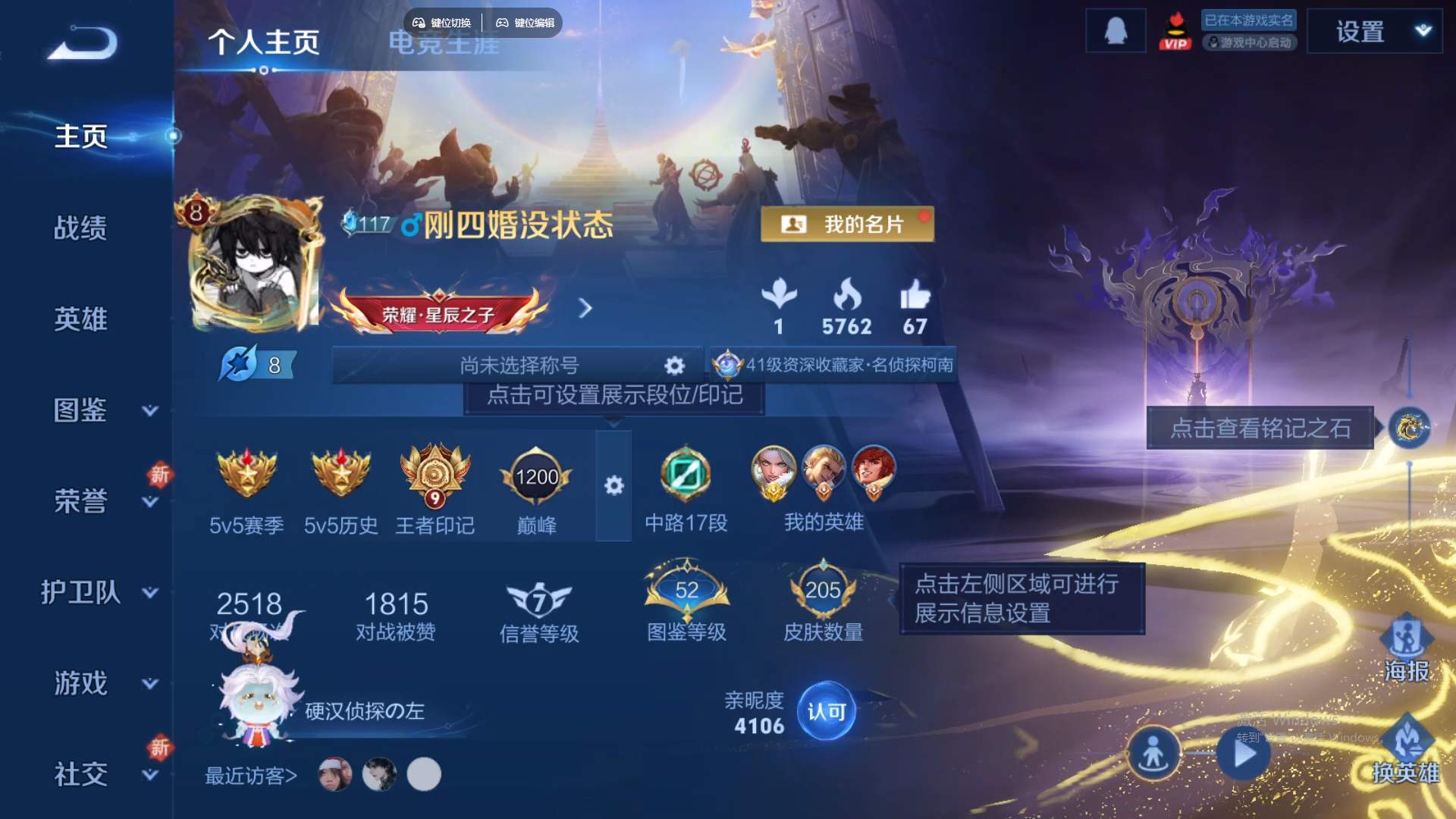The width and height of the screenshot is (1456, 819).
Task: Open the QQ penguin message icon
Action: pos(1116,30)
